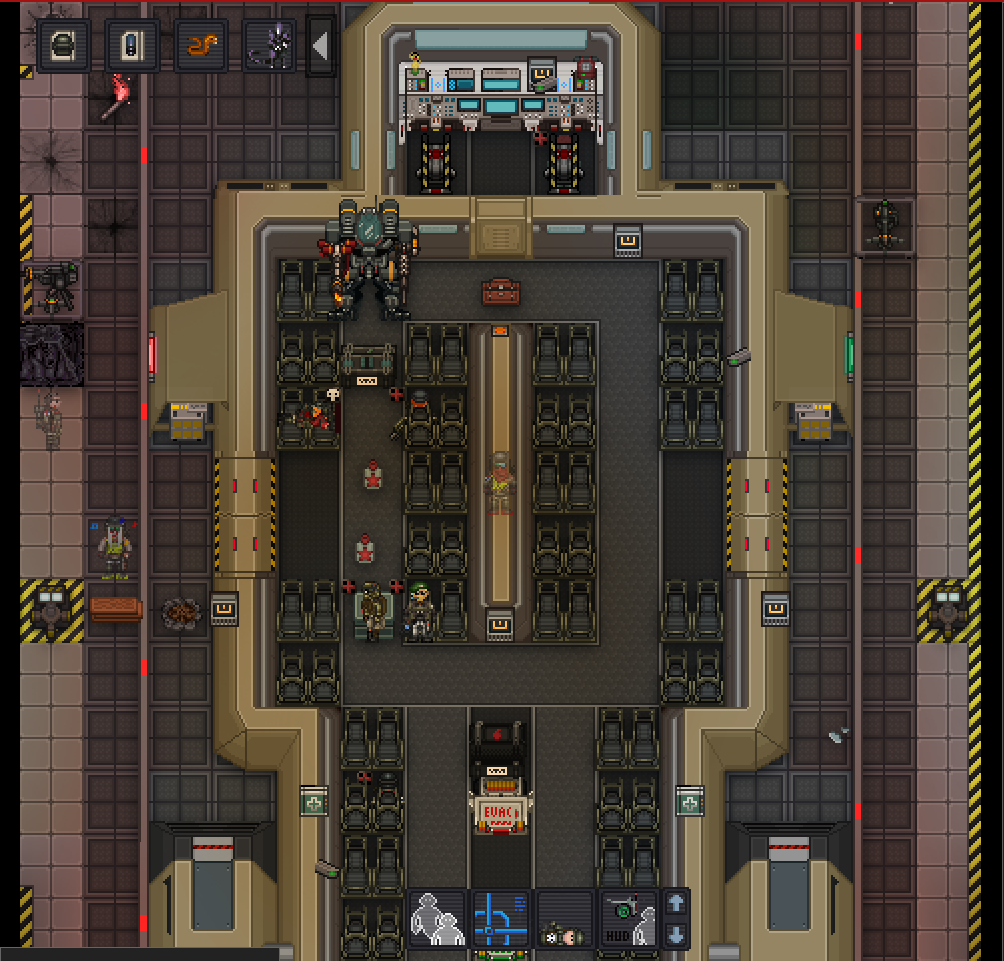Click the purple alien creature action icon
The height and width of the screenshot is (961, 1004).
269,46
